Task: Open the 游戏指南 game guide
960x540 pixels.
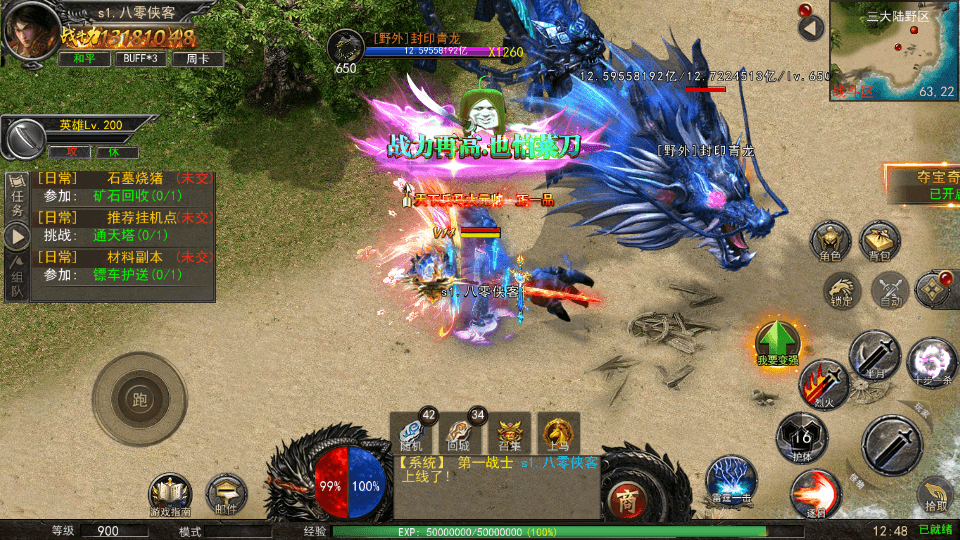Action: coord(170,494)
